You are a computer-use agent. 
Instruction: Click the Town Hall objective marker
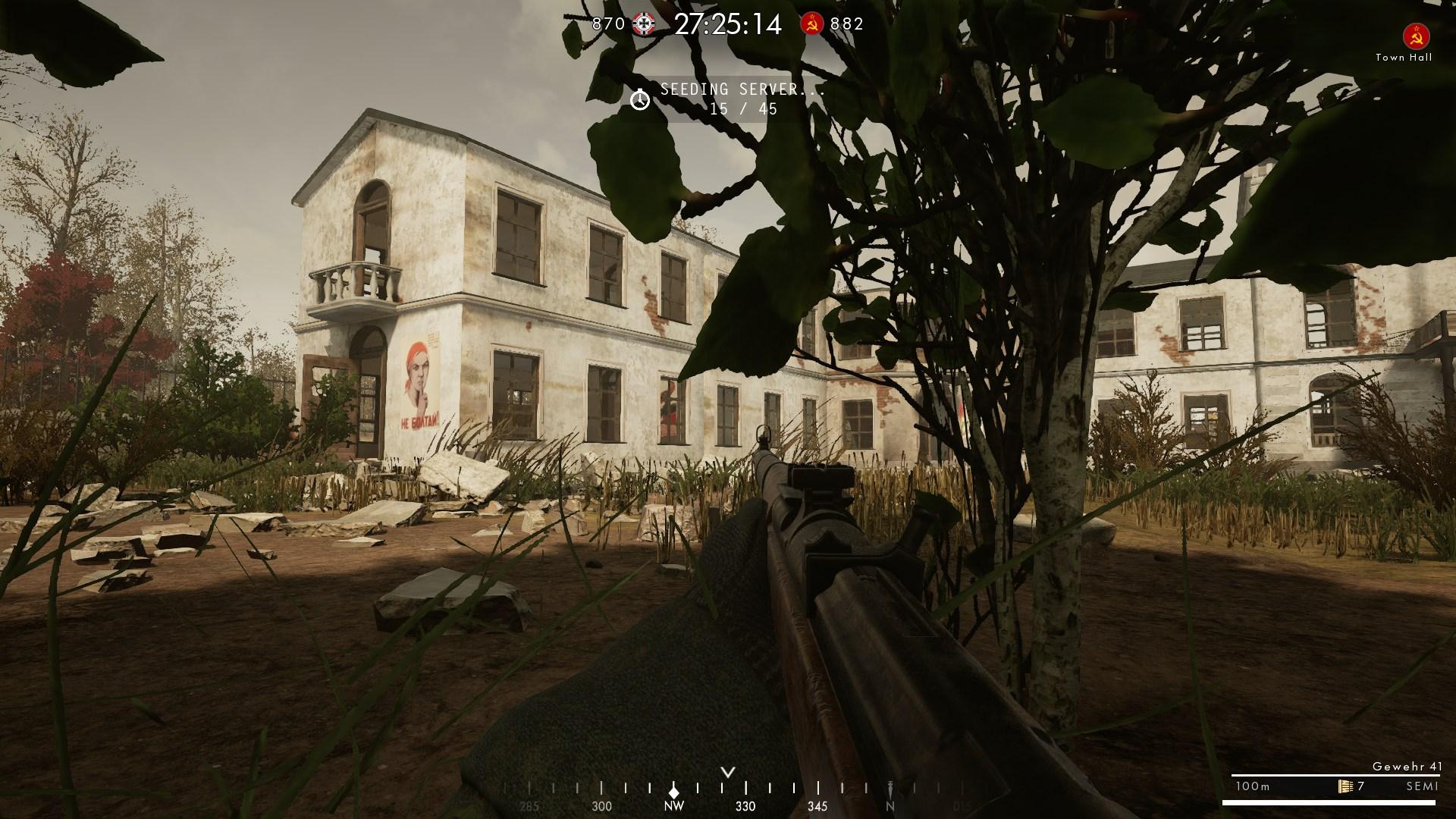(x=1416, y=35)
